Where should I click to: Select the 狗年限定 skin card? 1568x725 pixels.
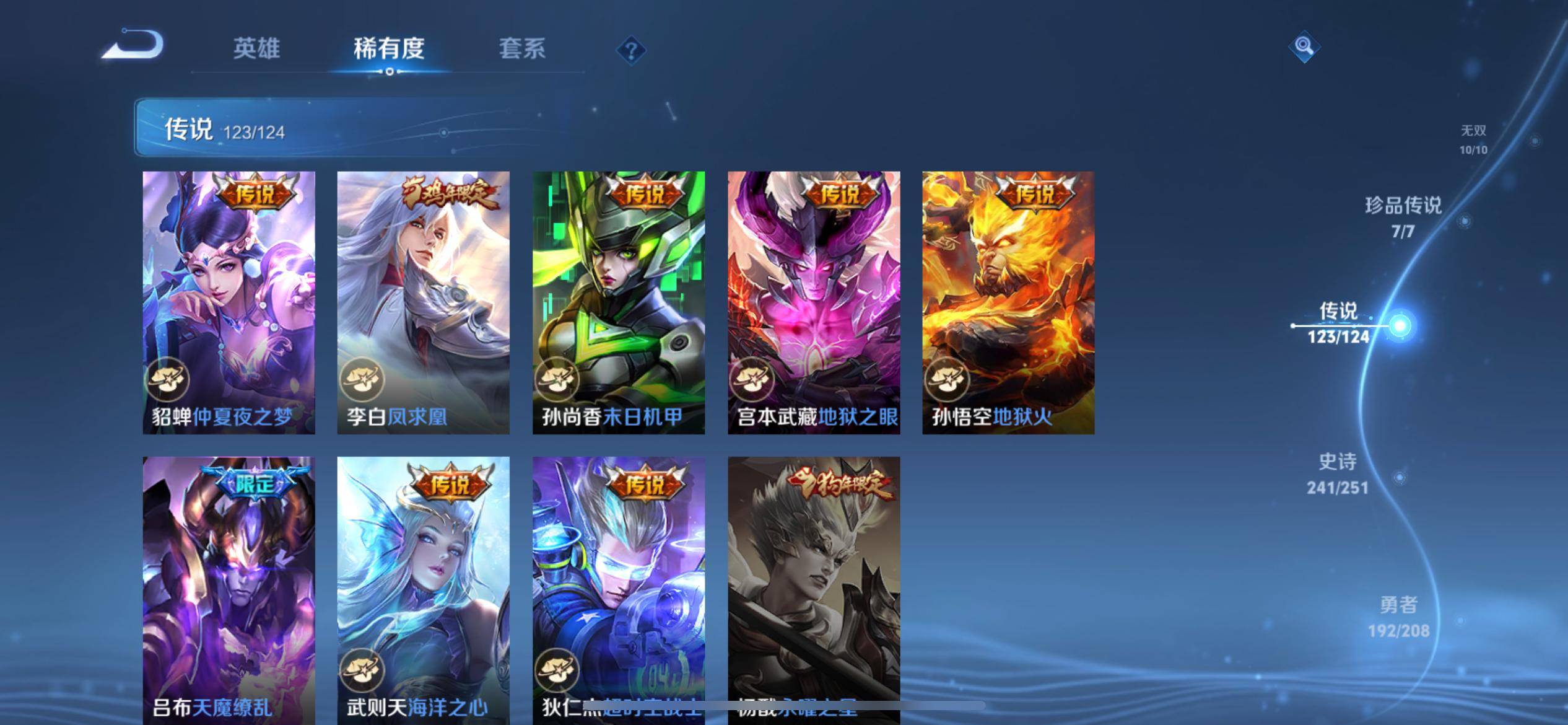pos(814,589)
